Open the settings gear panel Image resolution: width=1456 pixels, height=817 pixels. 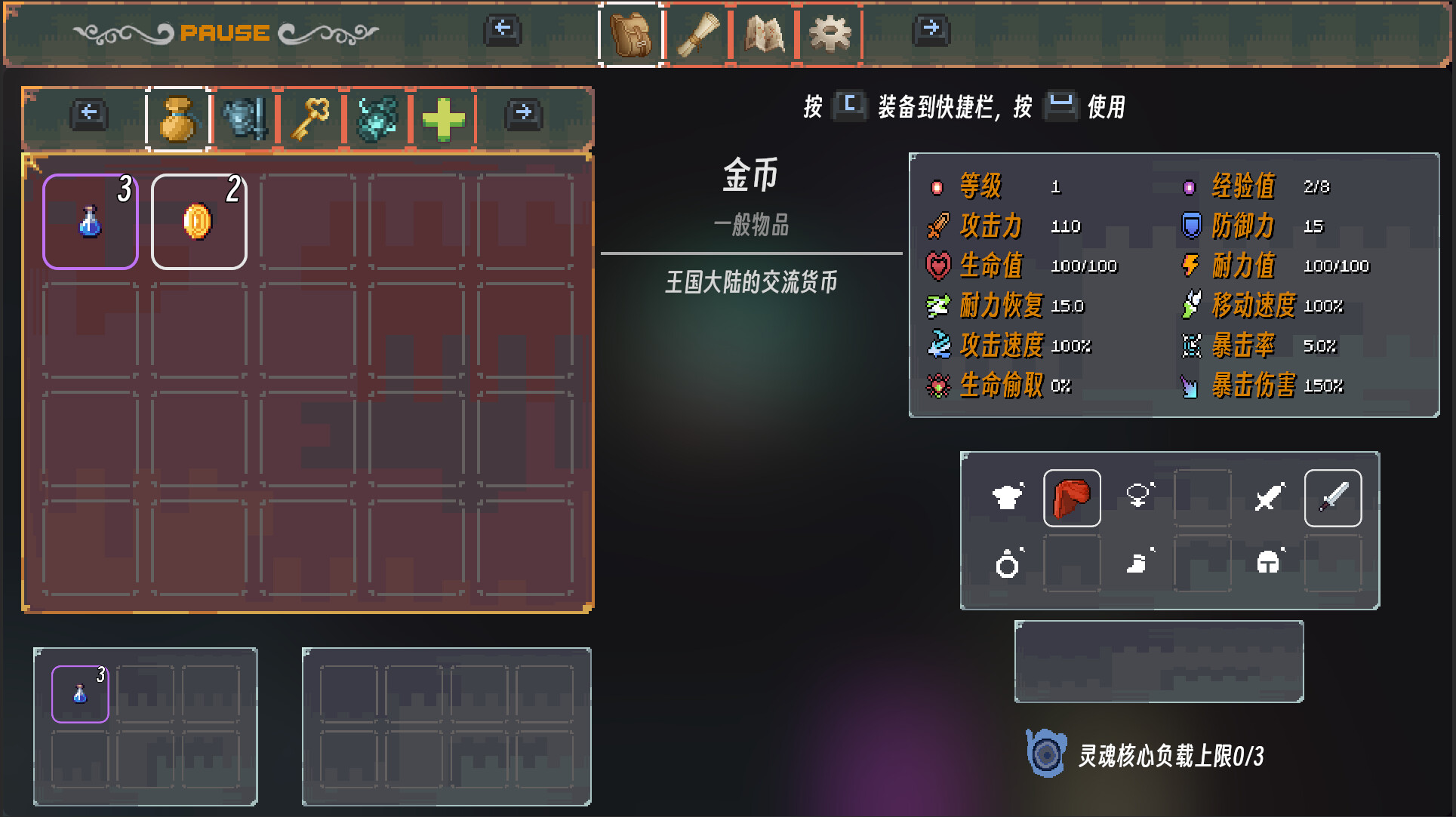coord(830,35)
